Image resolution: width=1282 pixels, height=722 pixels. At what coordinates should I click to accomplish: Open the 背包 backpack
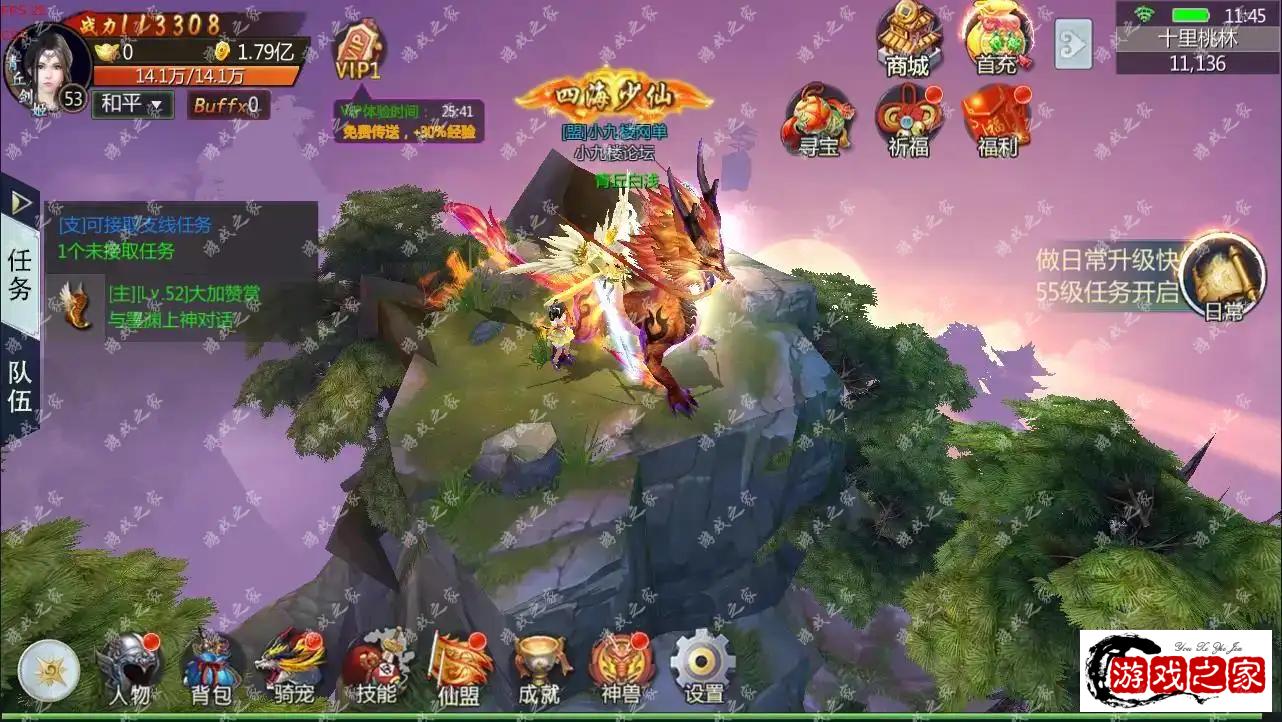(x=211, y=668)
